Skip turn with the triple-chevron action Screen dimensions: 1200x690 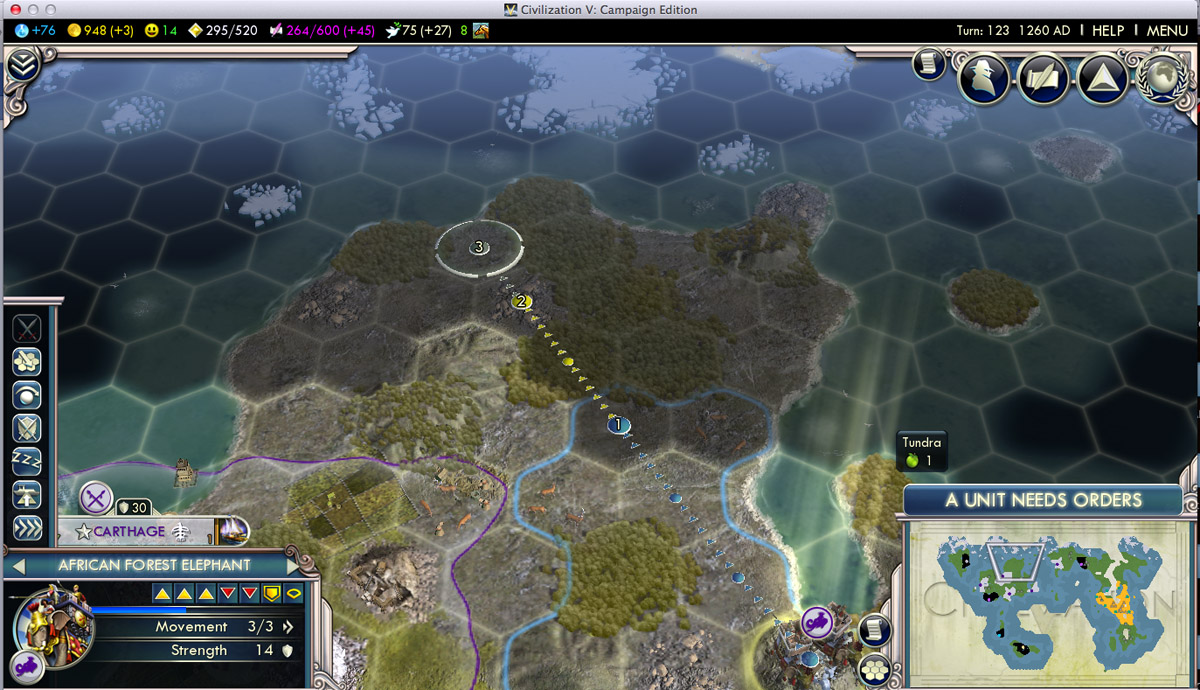(27, 527)
